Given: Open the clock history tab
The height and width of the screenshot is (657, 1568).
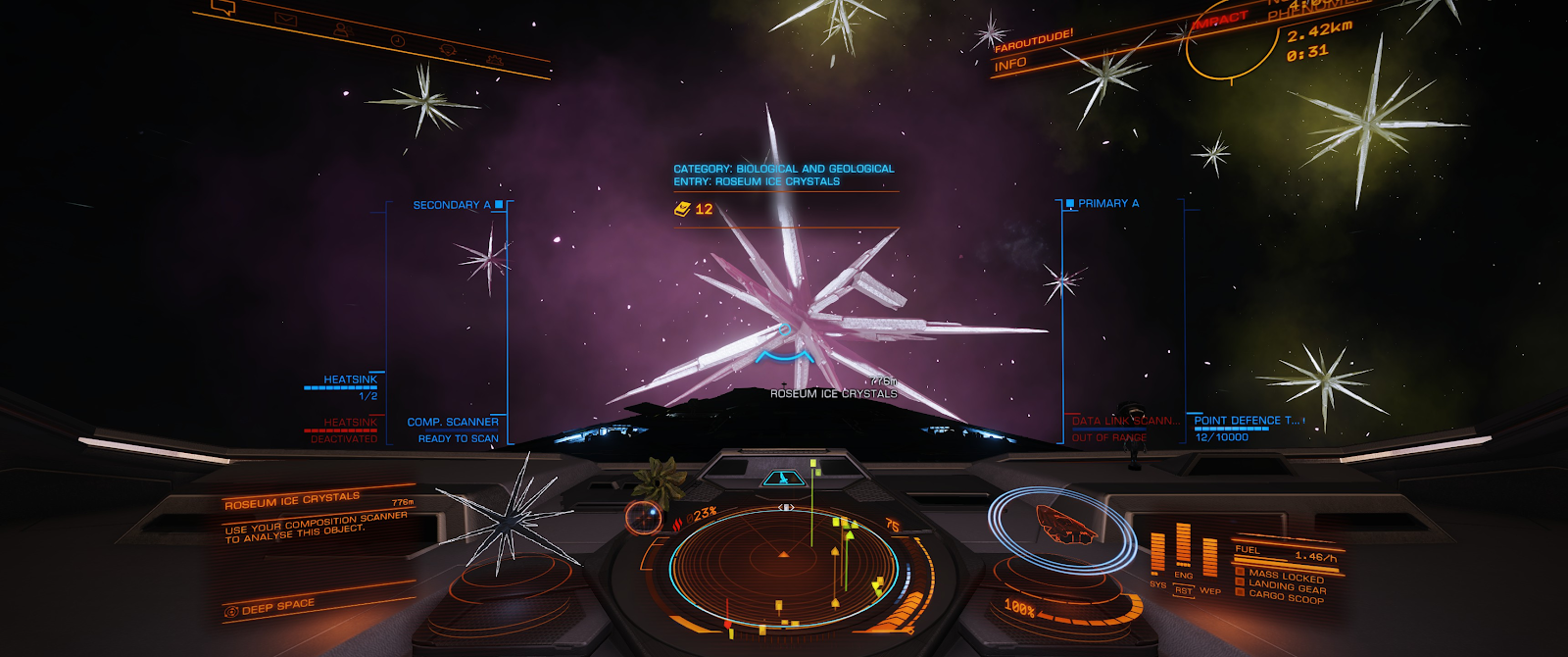Looking at the screenshot, I should 397,40.
